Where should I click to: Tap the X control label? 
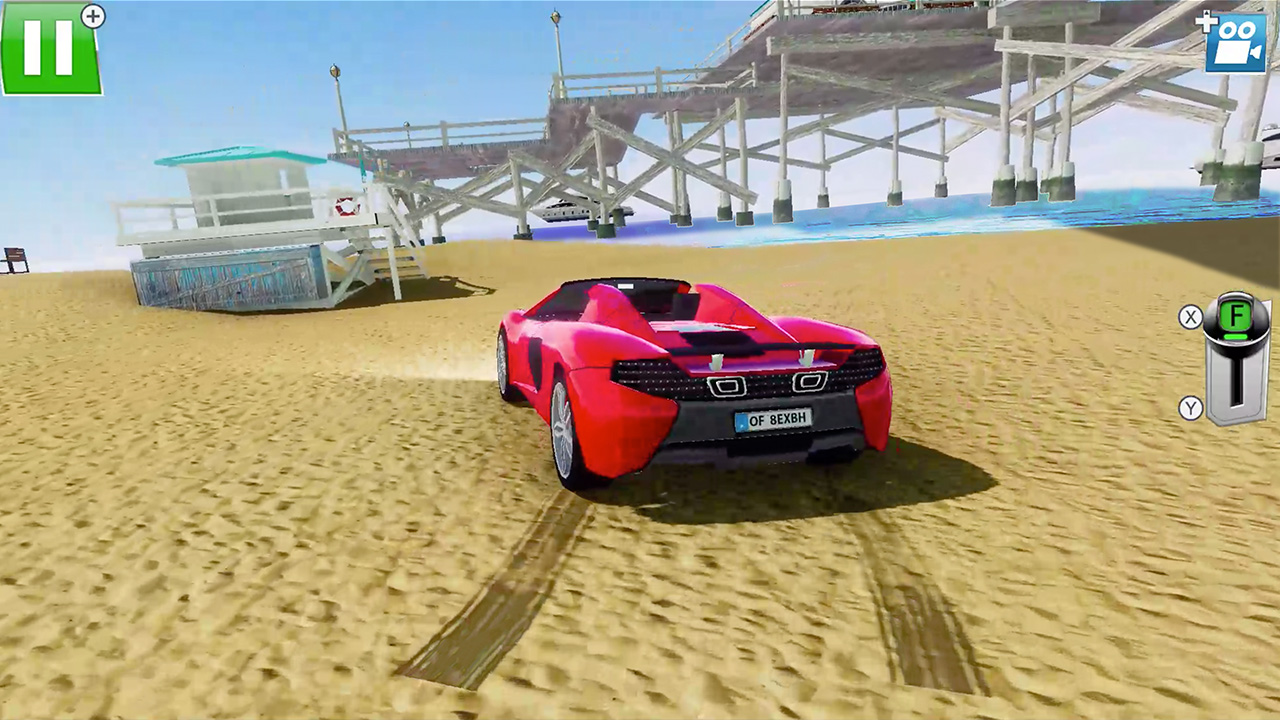click(x=1191, y=318)
